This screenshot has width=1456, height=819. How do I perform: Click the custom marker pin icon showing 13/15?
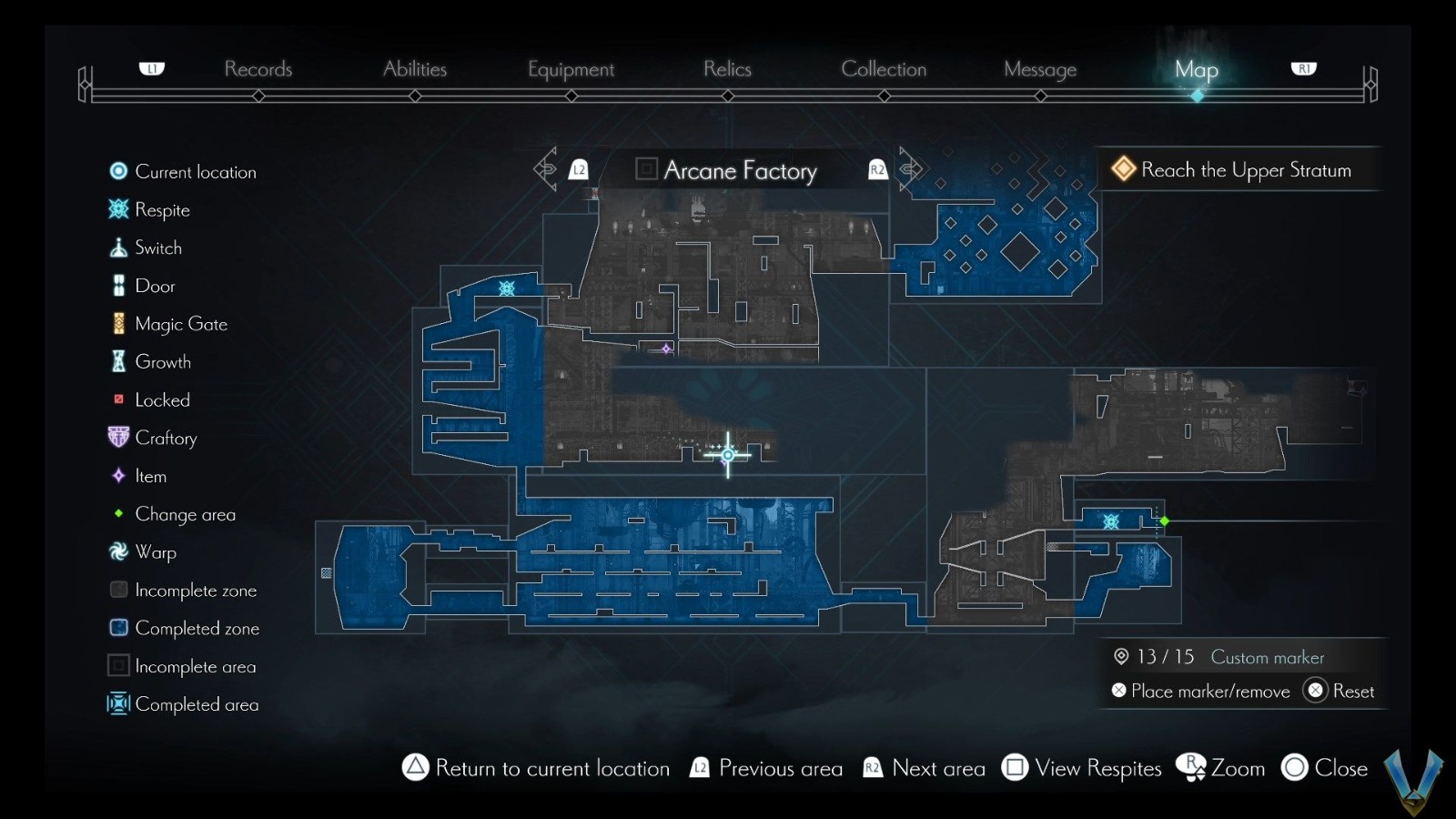(x=1120, y=656)
